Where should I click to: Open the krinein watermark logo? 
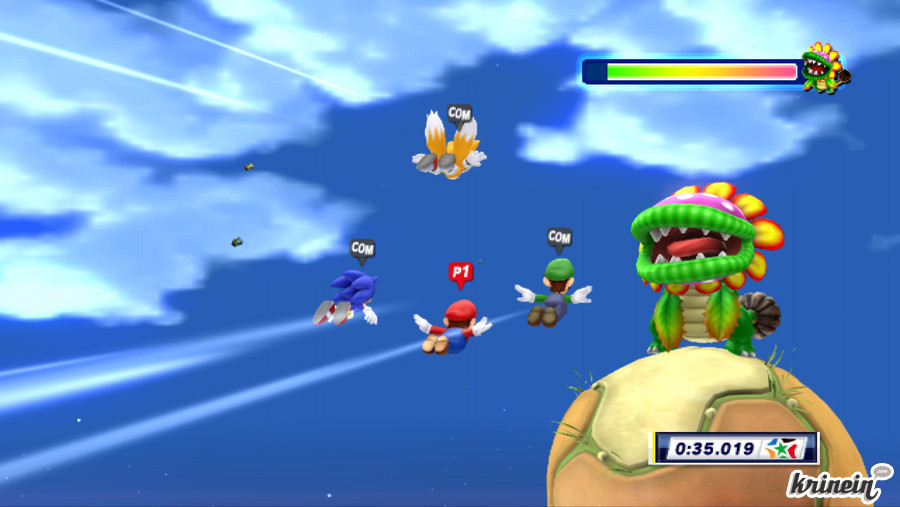[836, 484]
